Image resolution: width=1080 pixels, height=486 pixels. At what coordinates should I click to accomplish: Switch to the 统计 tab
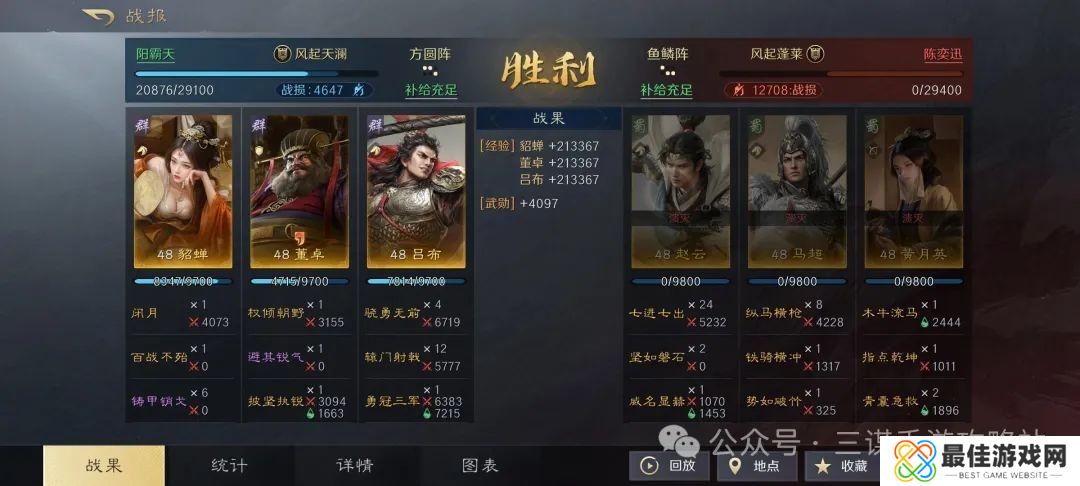coord(229,465)
